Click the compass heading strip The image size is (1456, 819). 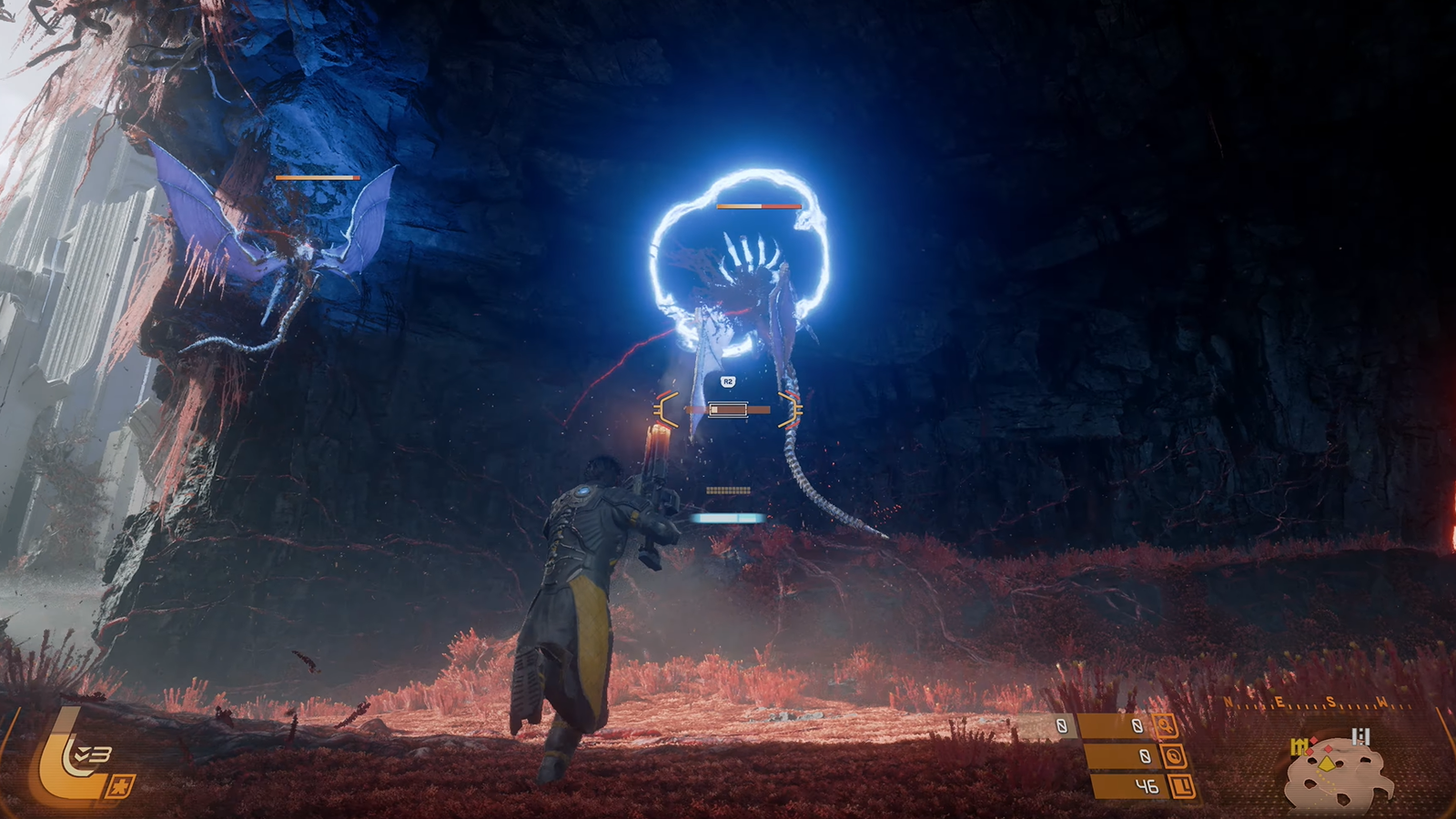click(1318, 703)
